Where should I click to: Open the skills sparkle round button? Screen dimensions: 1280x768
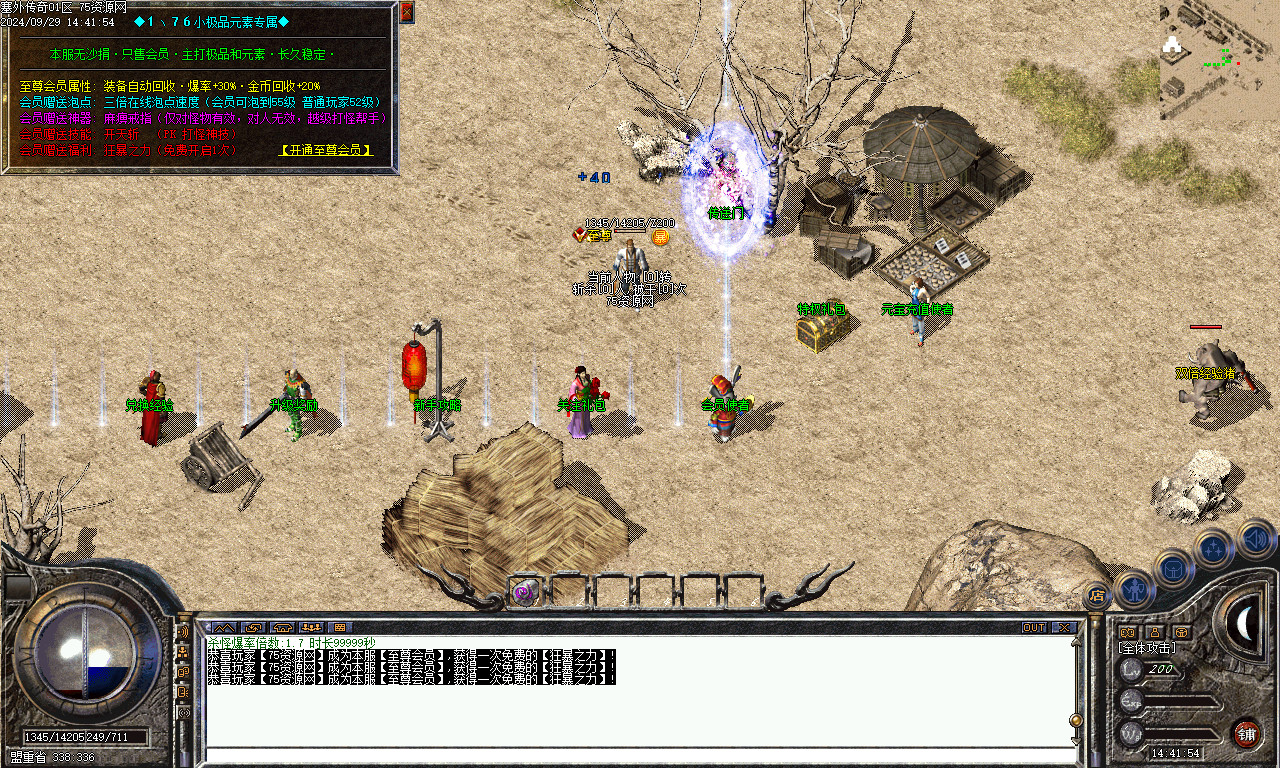click(x=1213, y=548)
